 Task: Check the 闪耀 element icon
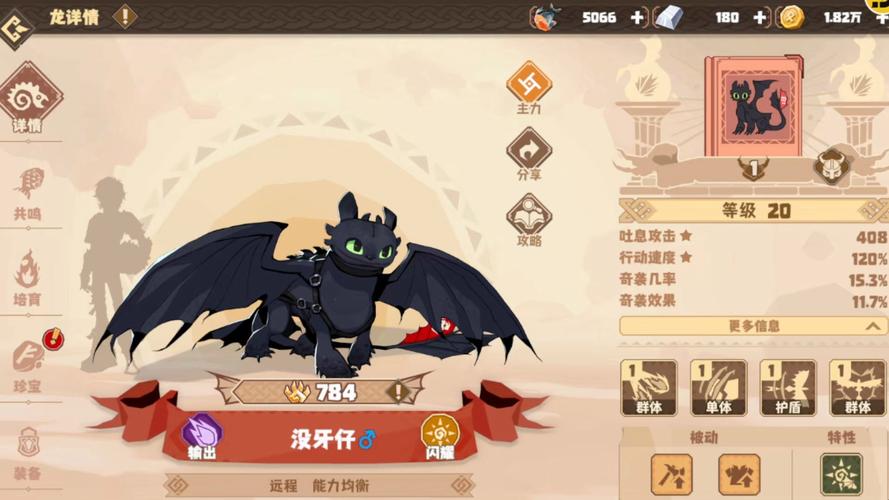(x=439, y=434)
